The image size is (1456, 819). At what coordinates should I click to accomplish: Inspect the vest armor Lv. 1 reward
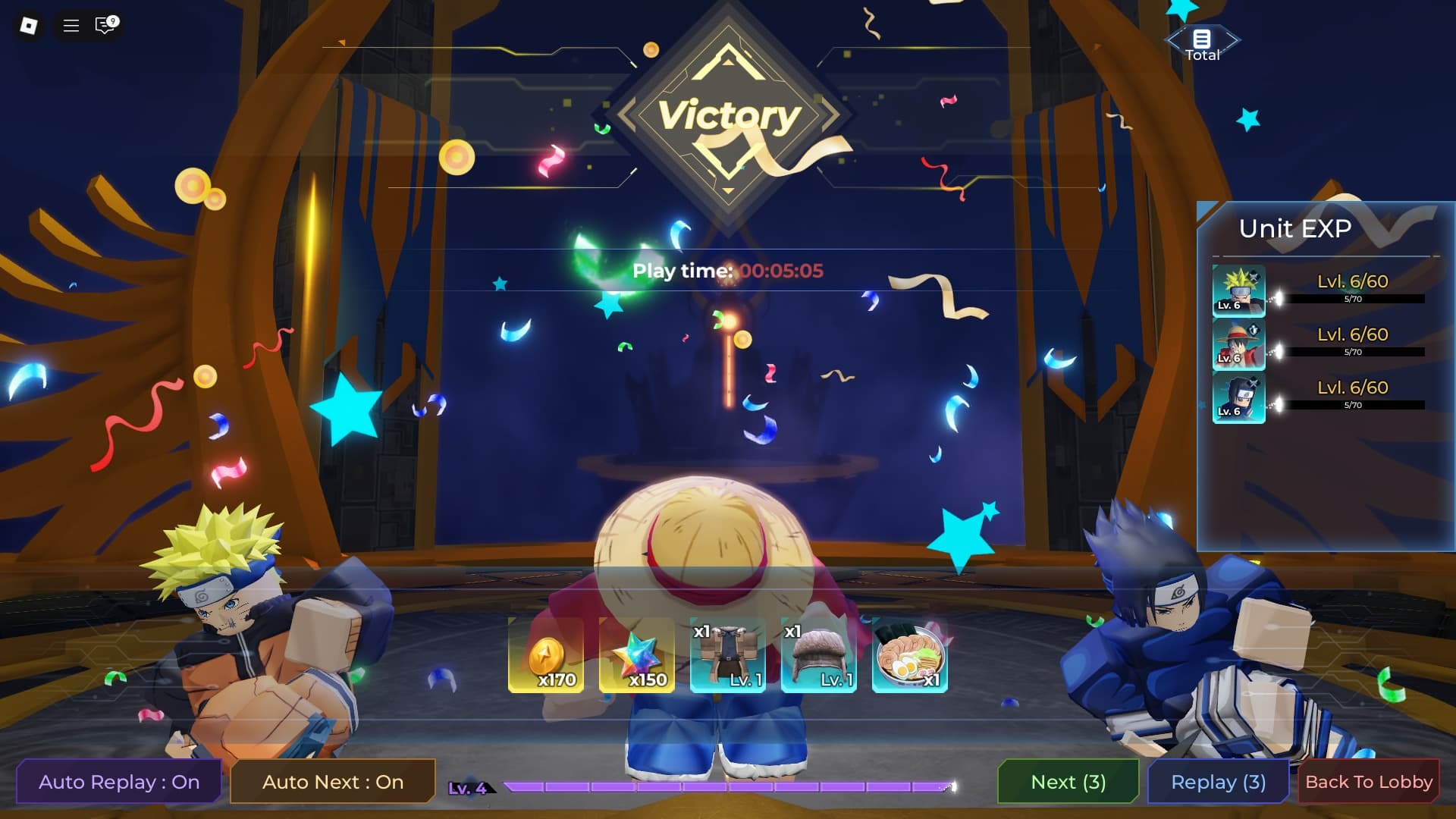728,655
